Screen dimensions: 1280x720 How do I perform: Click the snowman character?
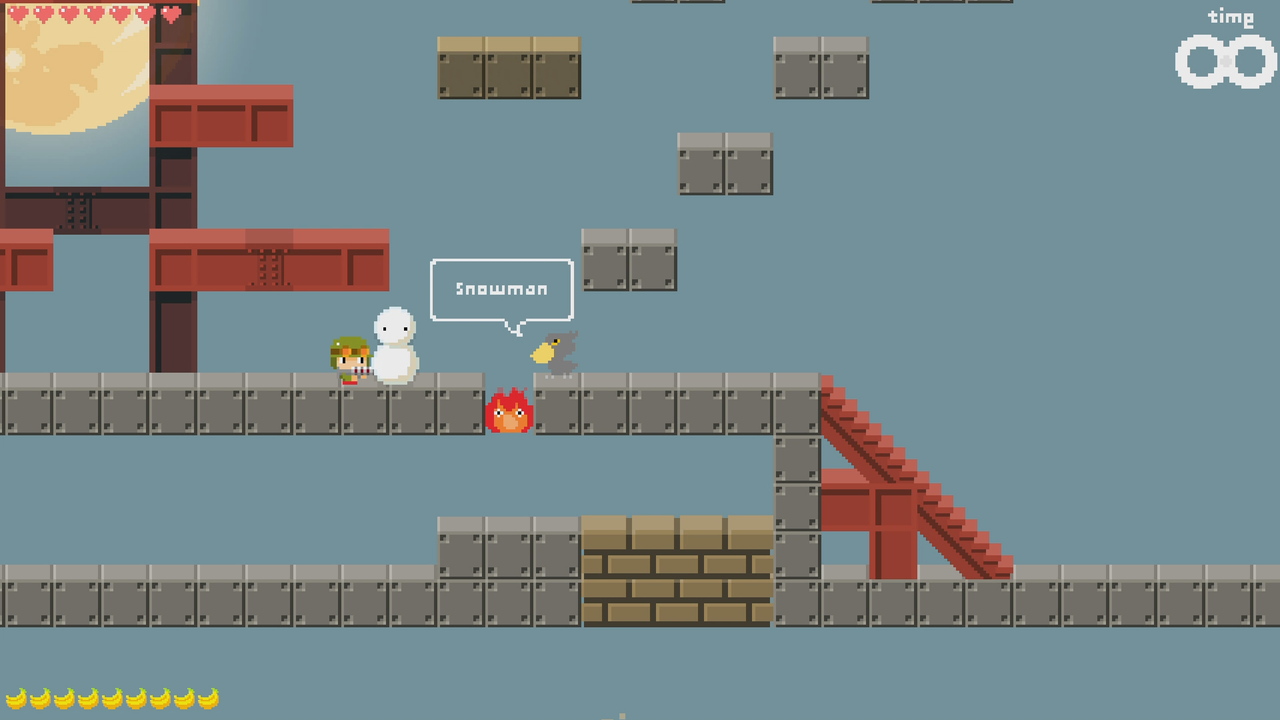[394, 345]
